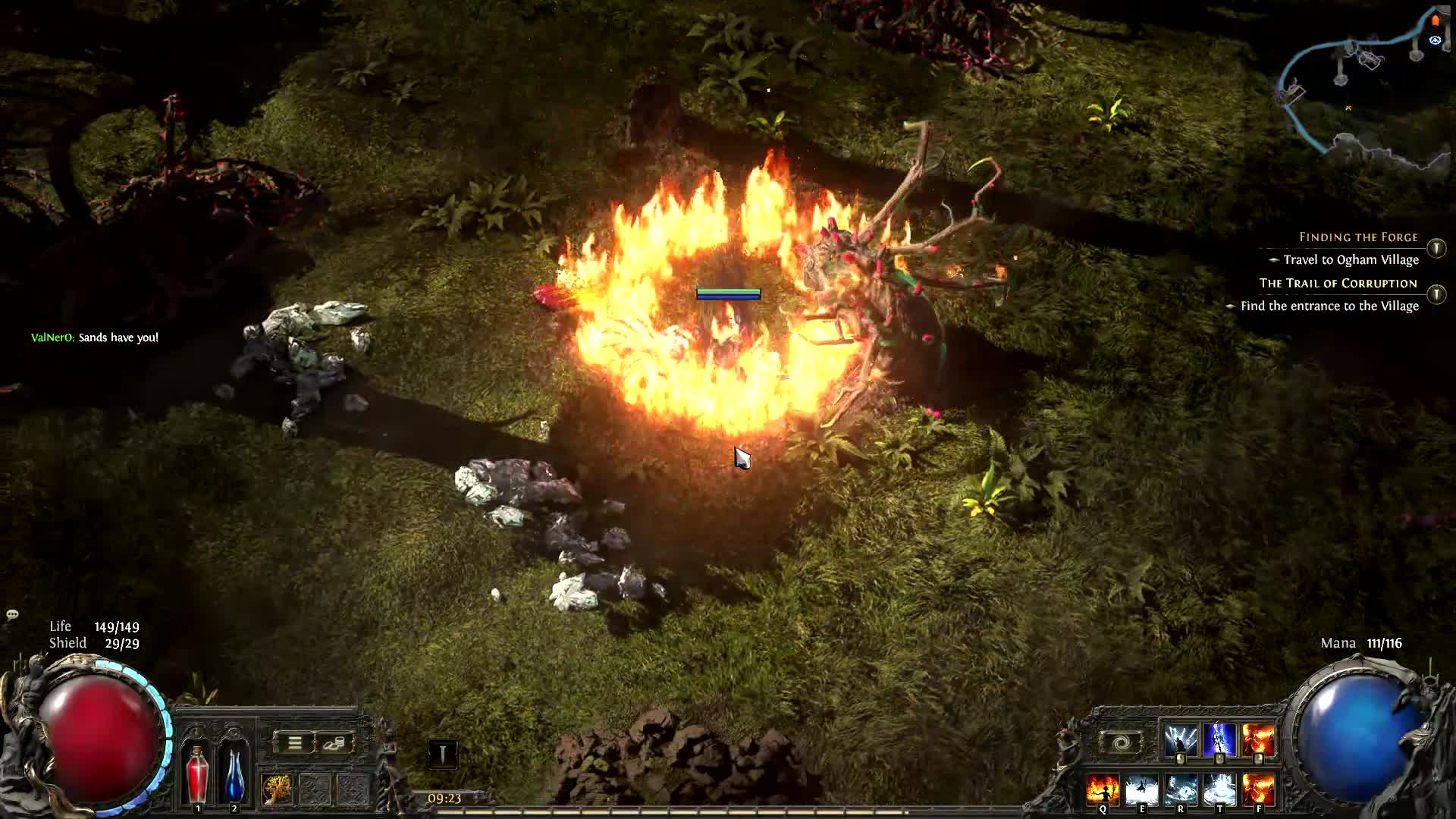Cast the frost nova skill on E
1456x819 pixels.
tap(1141, 790)
